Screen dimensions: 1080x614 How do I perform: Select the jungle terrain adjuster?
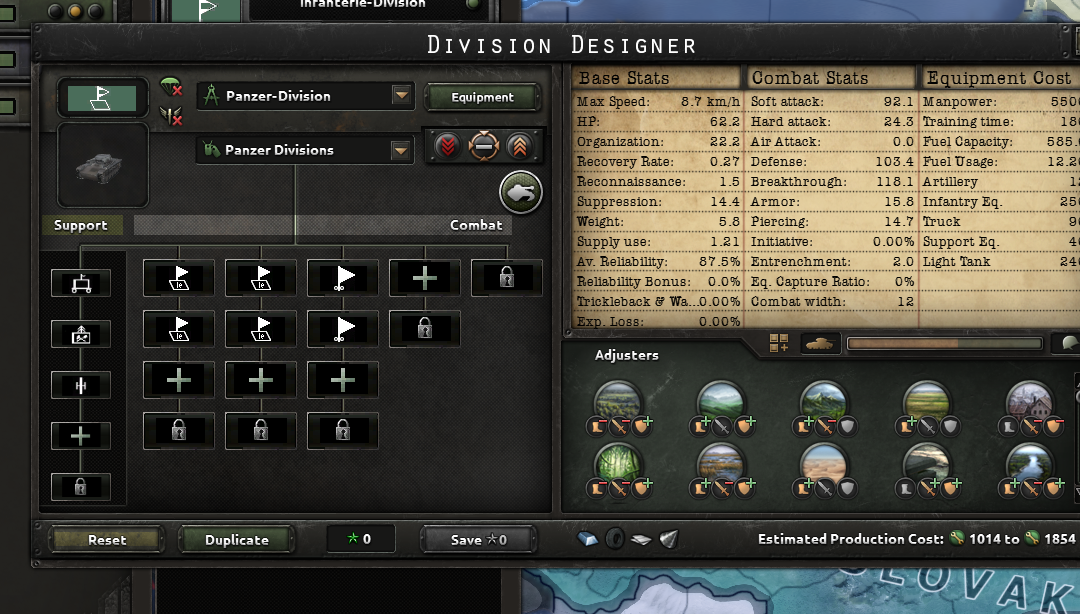pyautogui.click(x=618, y=465)
